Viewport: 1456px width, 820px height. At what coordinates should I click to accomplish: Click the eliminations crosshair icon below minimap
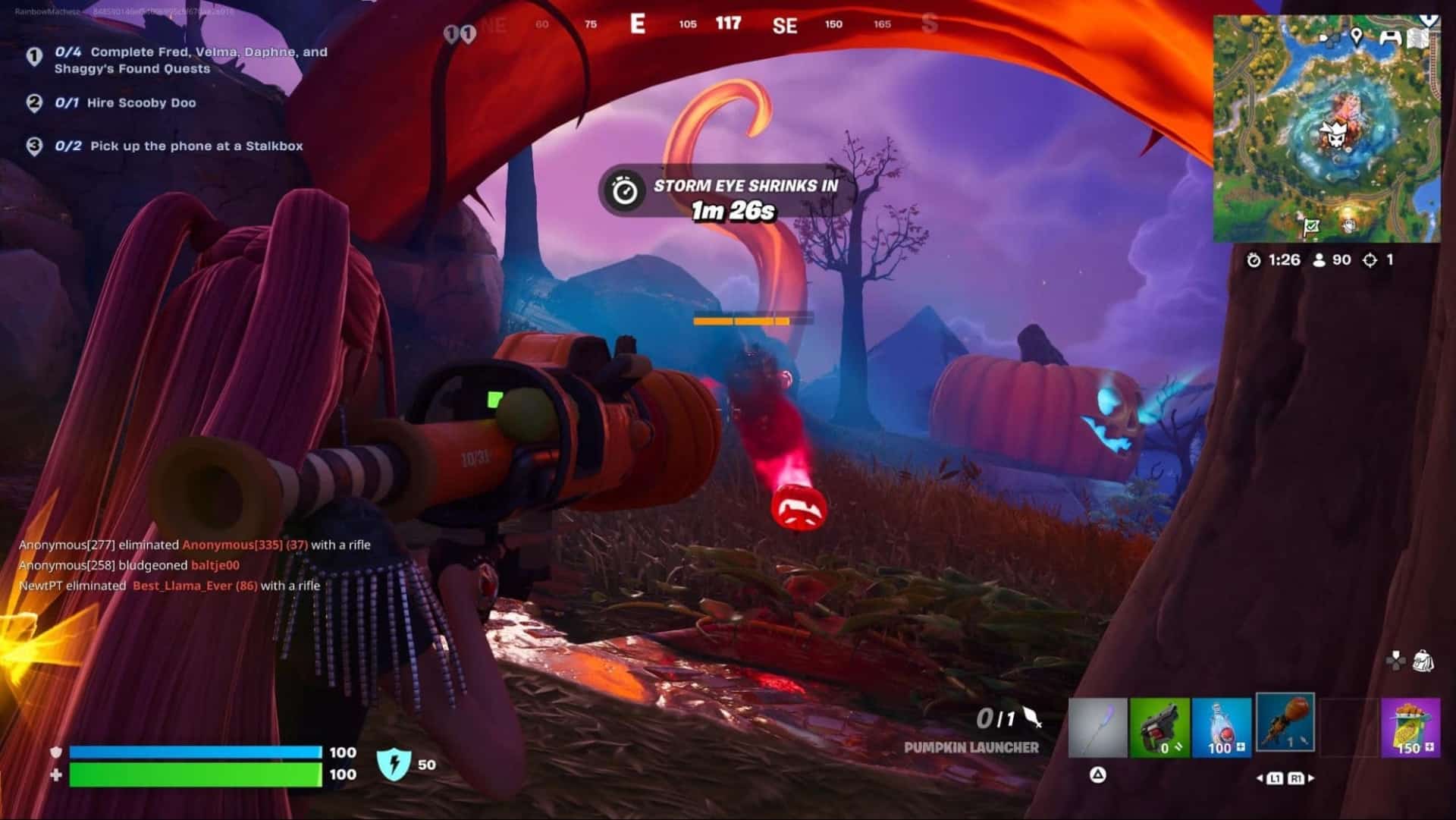[1370, 259]
